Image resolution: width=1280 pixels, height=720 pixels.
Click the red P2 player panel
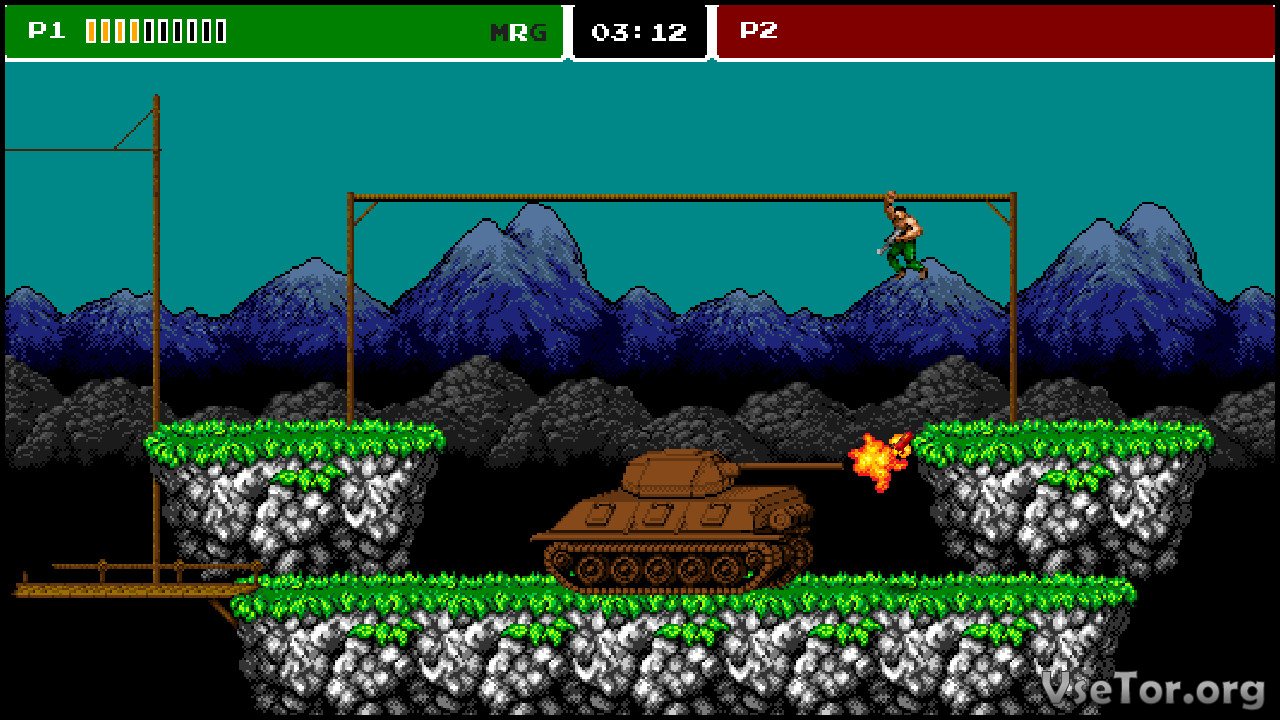[x=995, y=31]
